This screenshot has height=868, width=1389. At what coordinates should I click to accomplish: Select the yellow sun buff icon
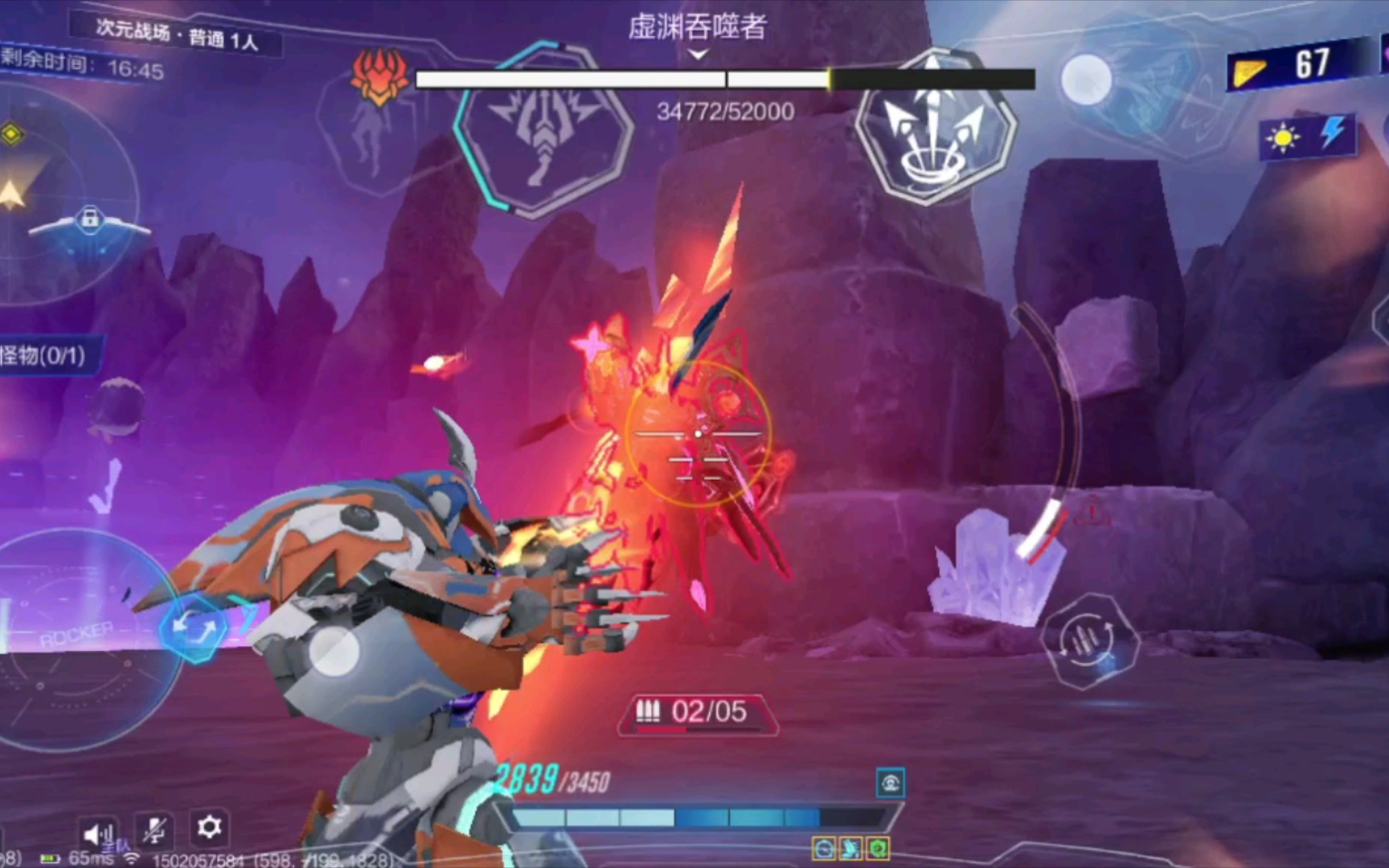[x=1282, y=138]
